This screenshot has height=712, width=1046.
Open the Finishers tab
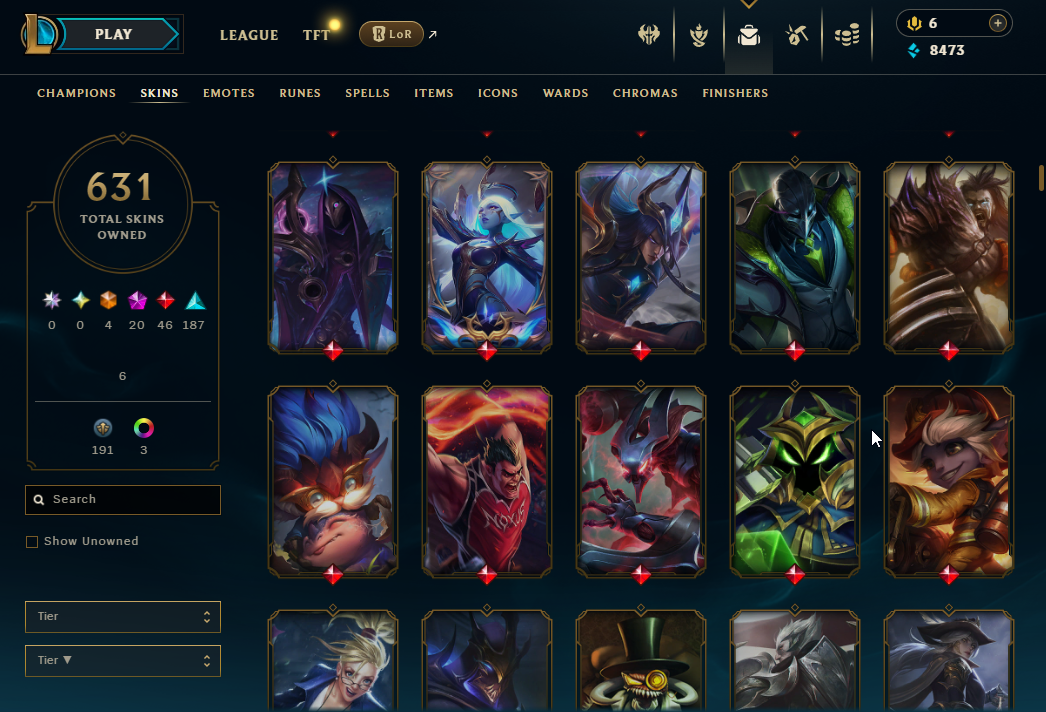[735, 93]
